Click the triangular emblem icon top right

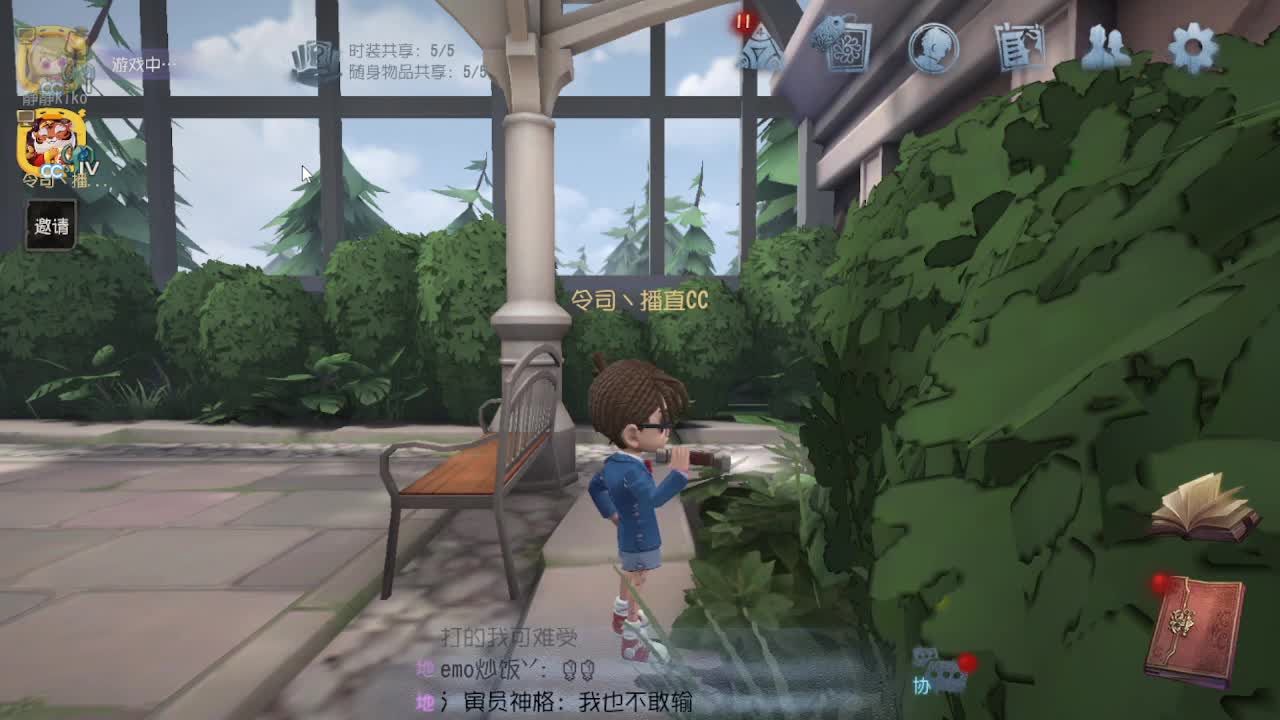click(762, 50)
